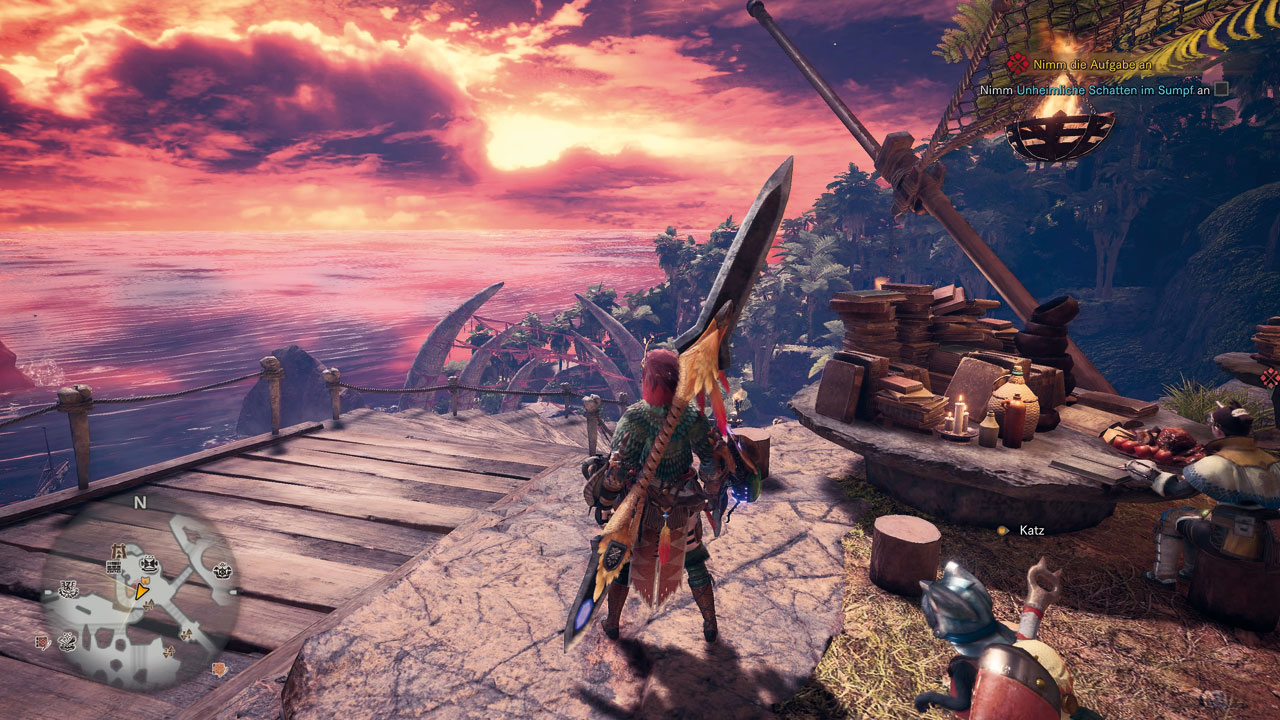Select the crate icon on the minimap

click(113, 567)
